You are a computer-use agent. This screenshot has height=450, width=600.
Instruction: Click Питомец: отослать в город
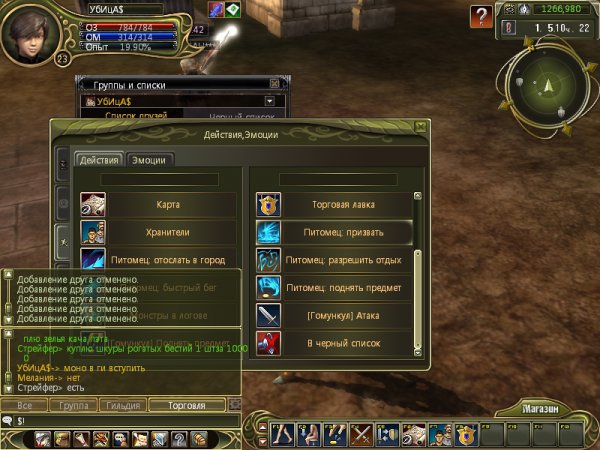click(158, 259)
